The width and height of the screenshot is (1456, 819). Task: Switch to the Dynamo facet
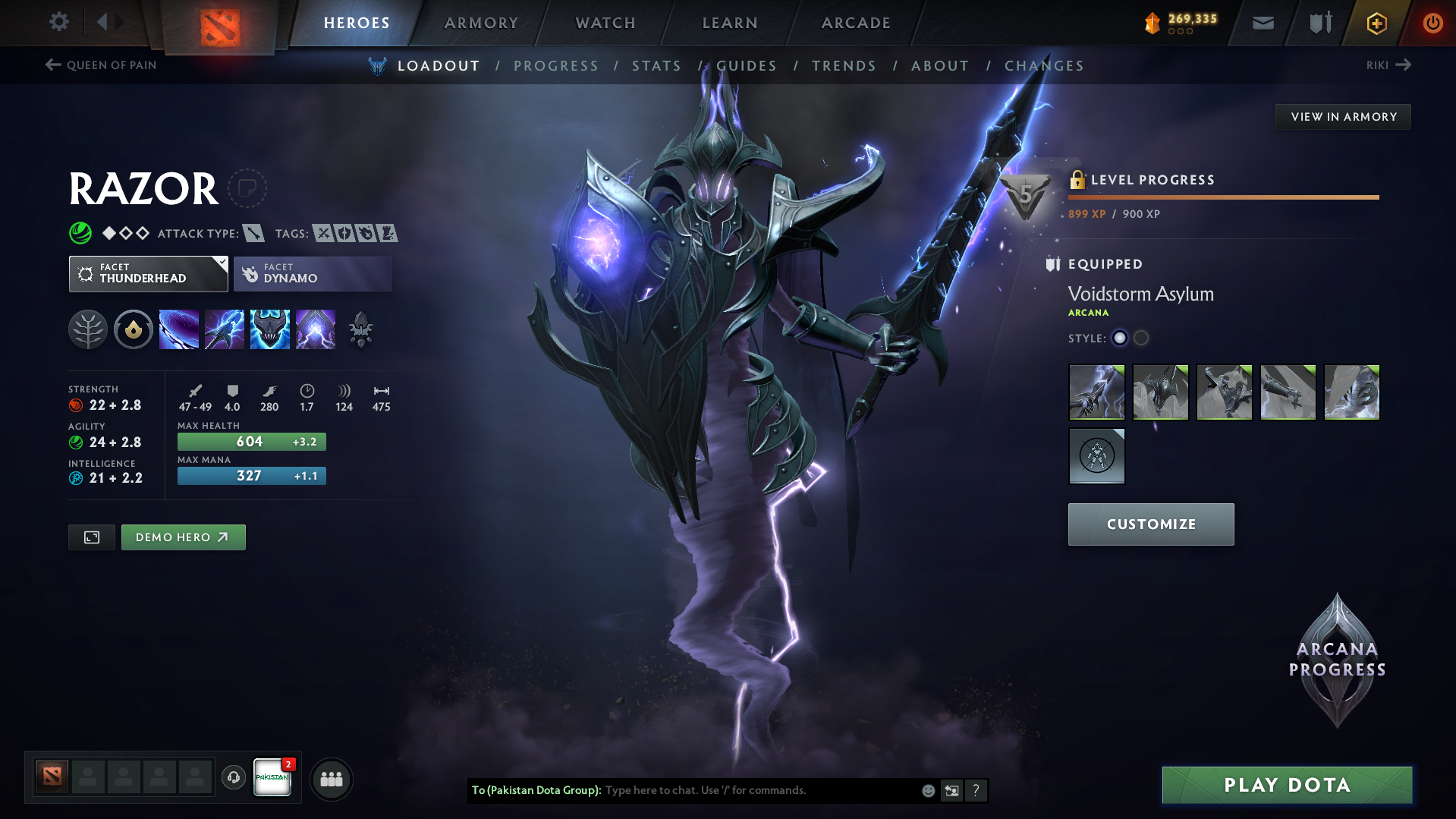pos(312,273)
